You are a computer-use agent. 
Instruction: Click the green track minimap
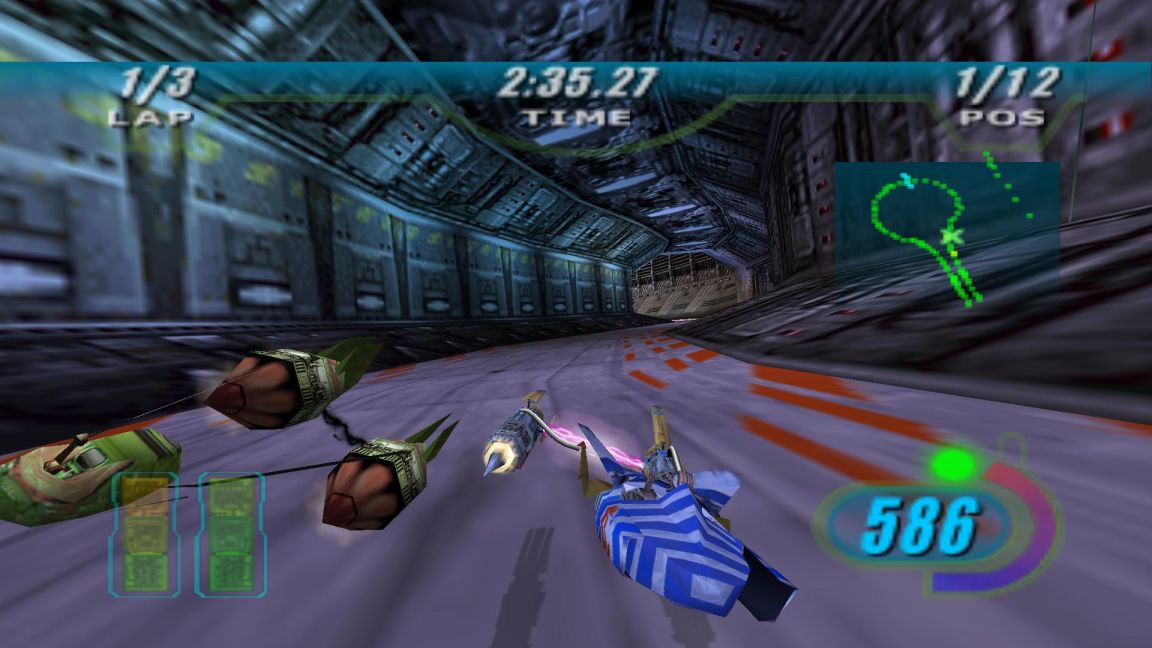tap(946, 232)
